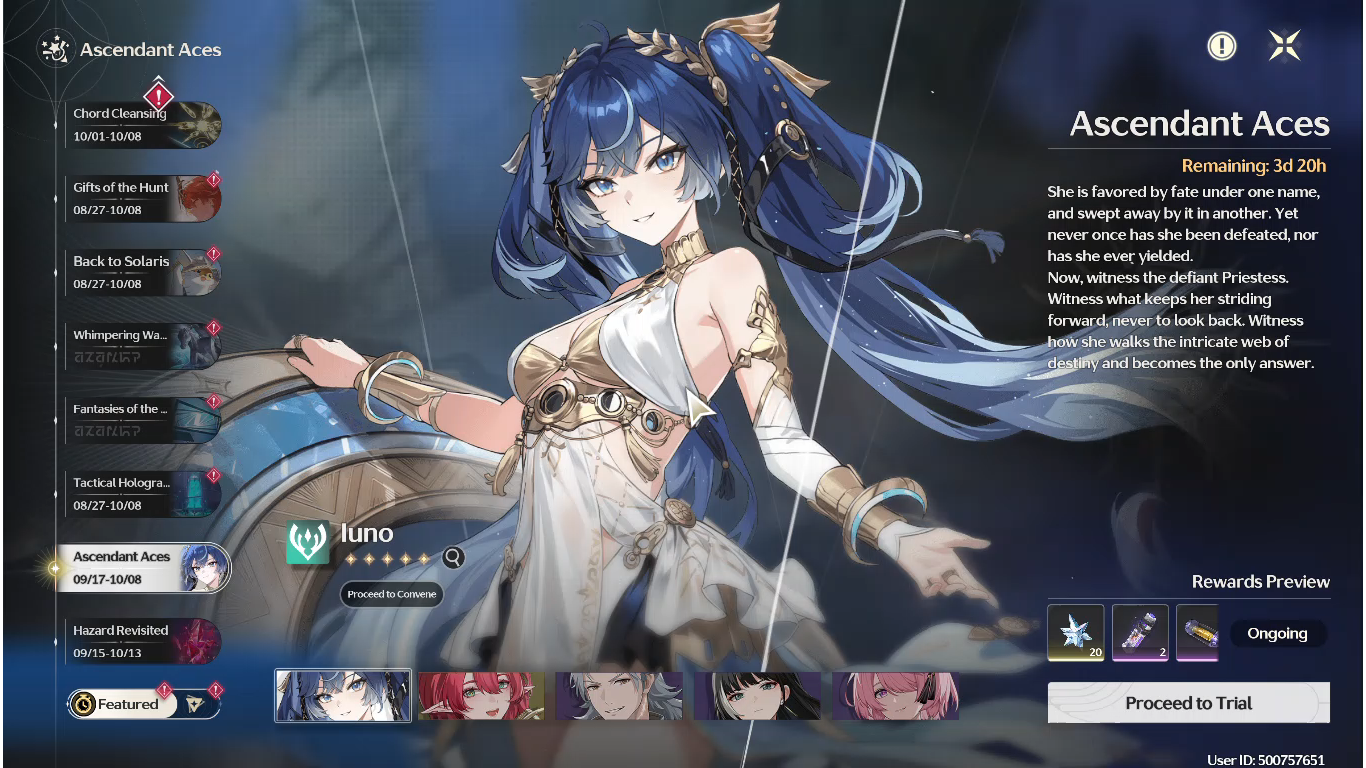
Task: Select the black-haired character thumbnail
Action: tap(757, 696)
